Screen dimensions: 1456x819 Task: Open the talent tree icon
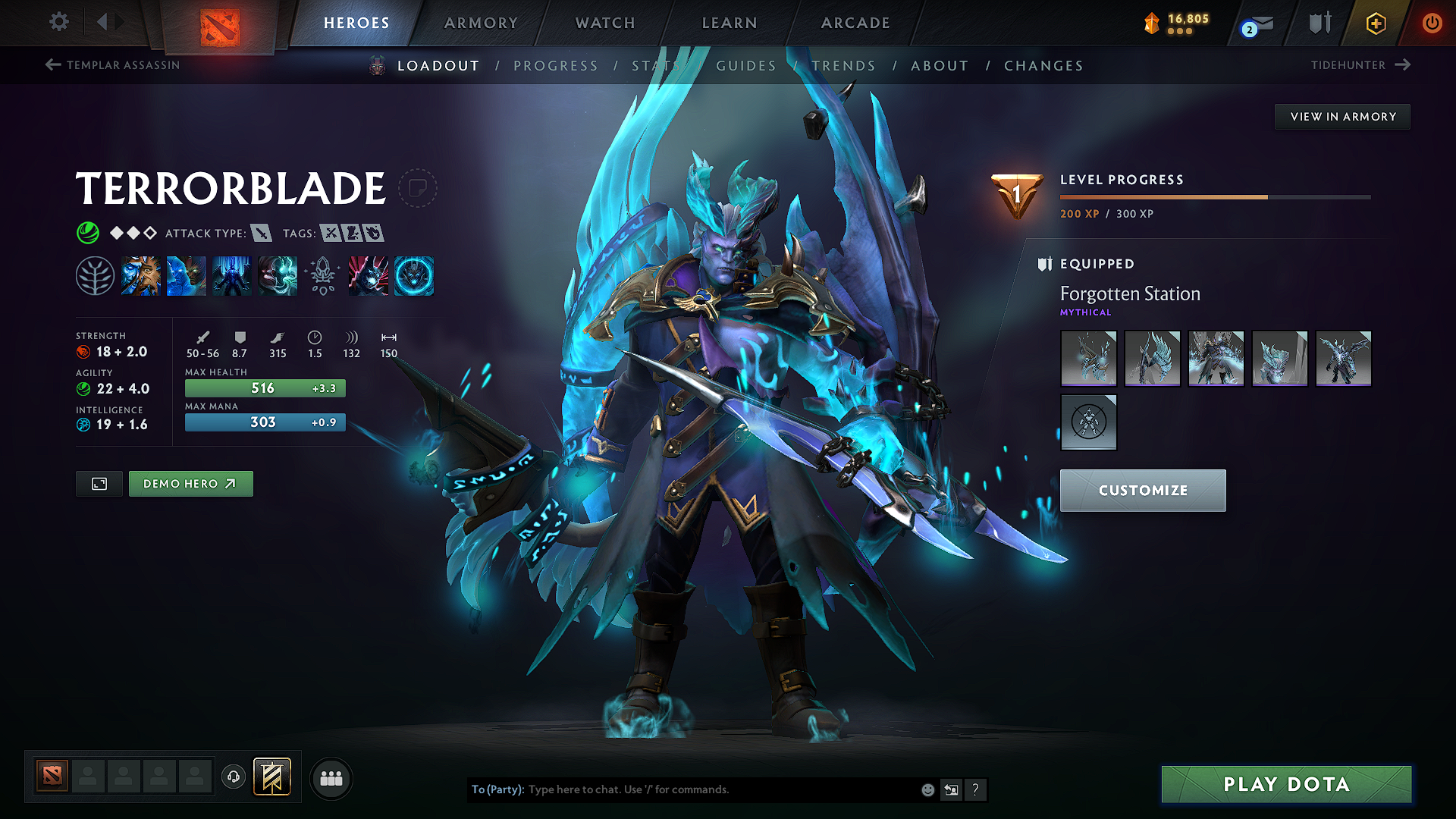(x=96, y=275)
